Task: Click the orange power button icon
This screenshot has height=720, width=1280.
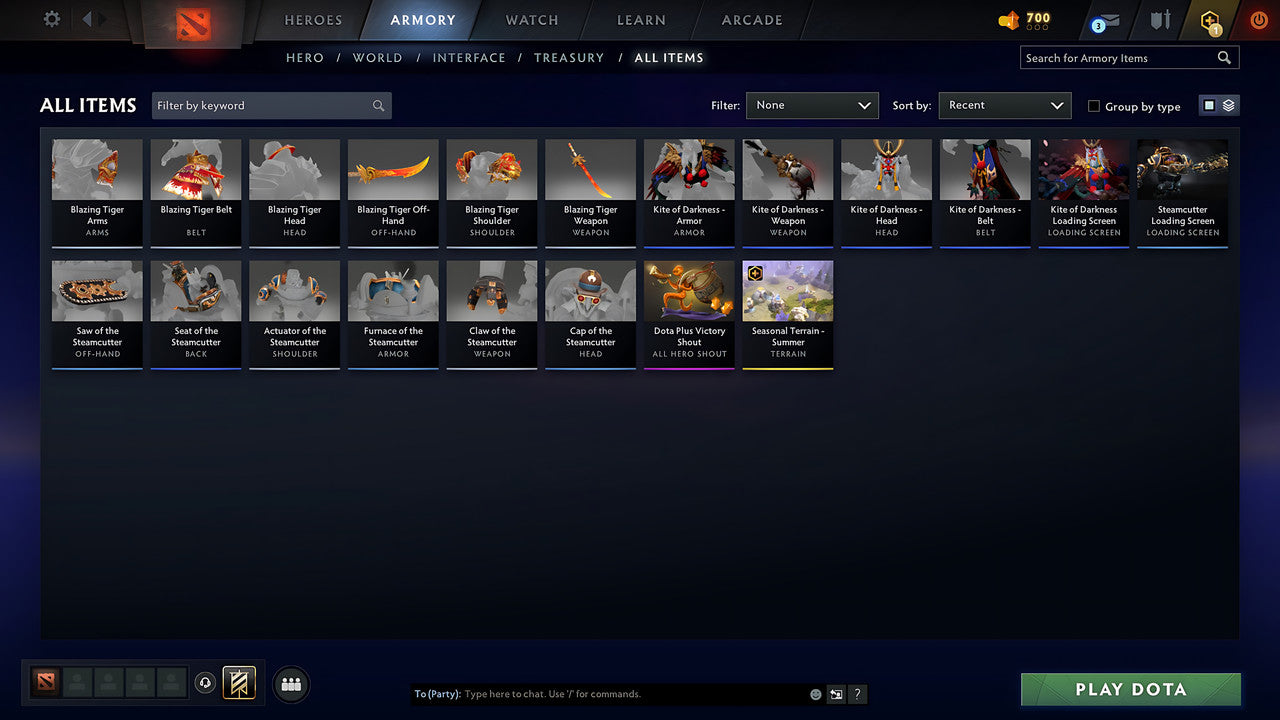Action: click(x=1258, y=19)
